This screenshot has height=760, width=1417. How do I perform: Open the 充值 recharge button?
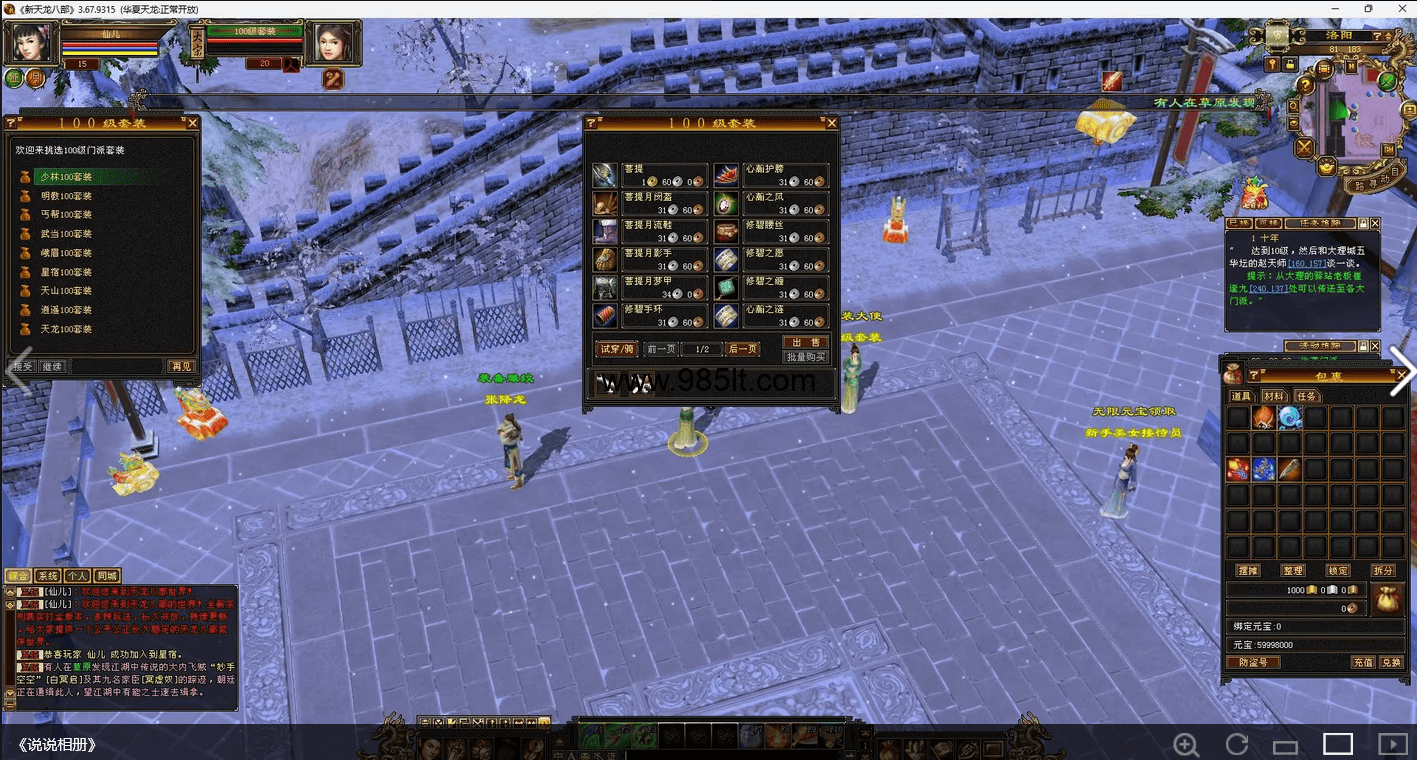click(x=1363, y=662)
